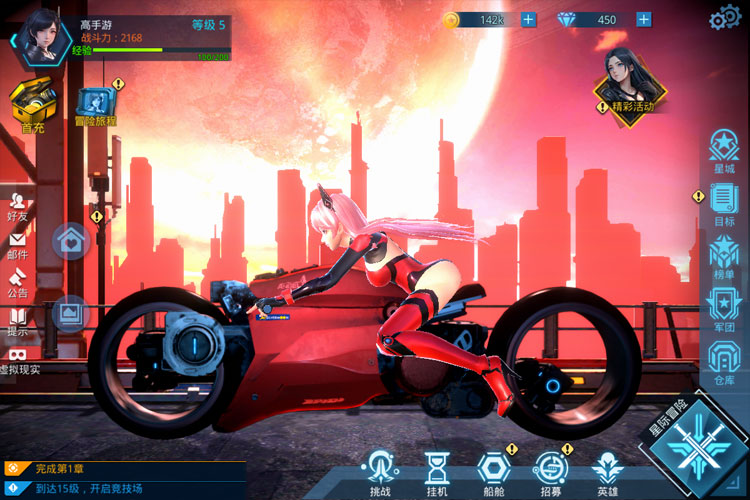Show the 榜单 rankings
Screen dimensions: 750x500
(x=724, y=257)
